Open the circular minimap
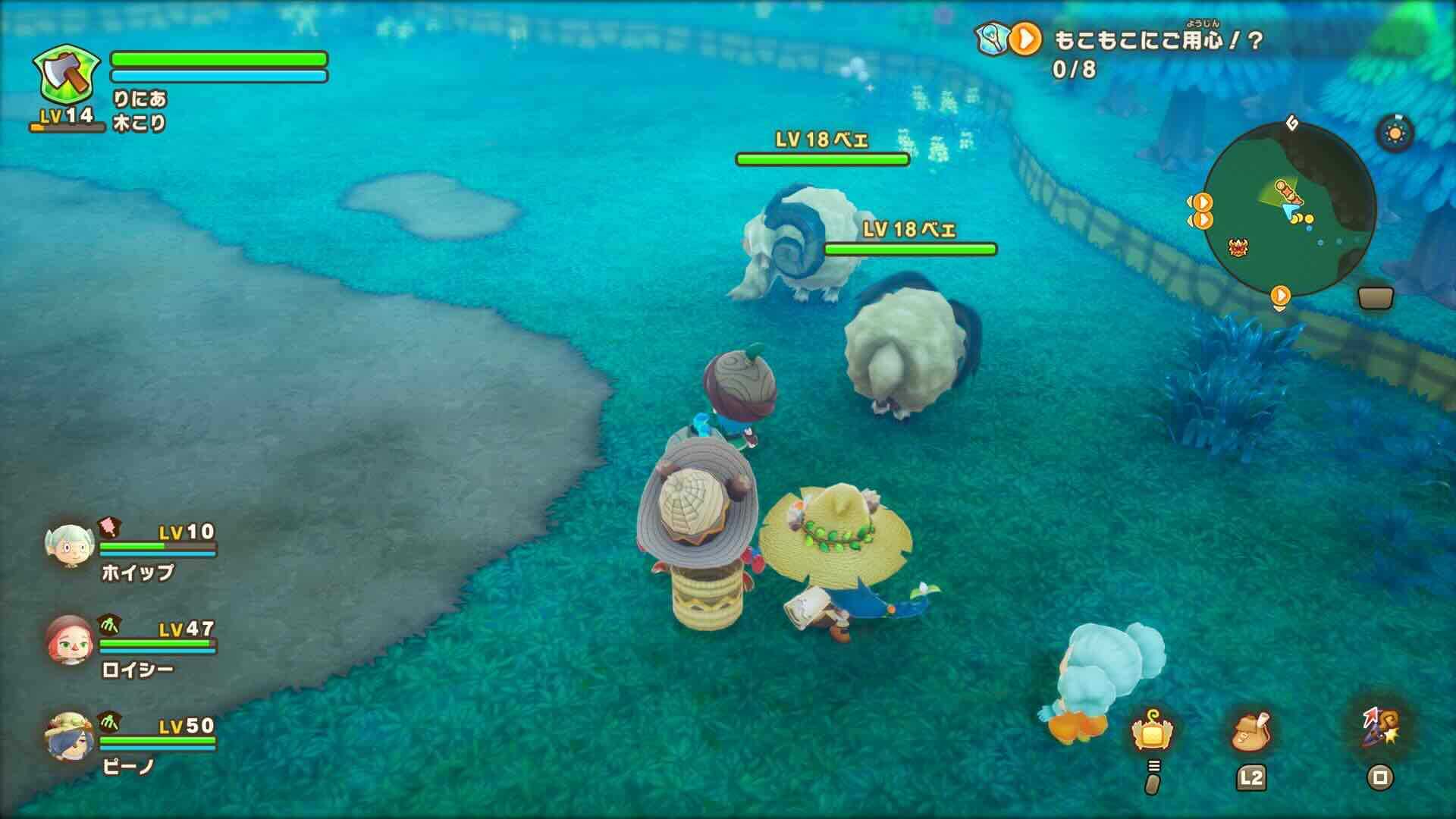Image resolution: width=1456 pixels, height=819 pixels. coord(1289,212)
